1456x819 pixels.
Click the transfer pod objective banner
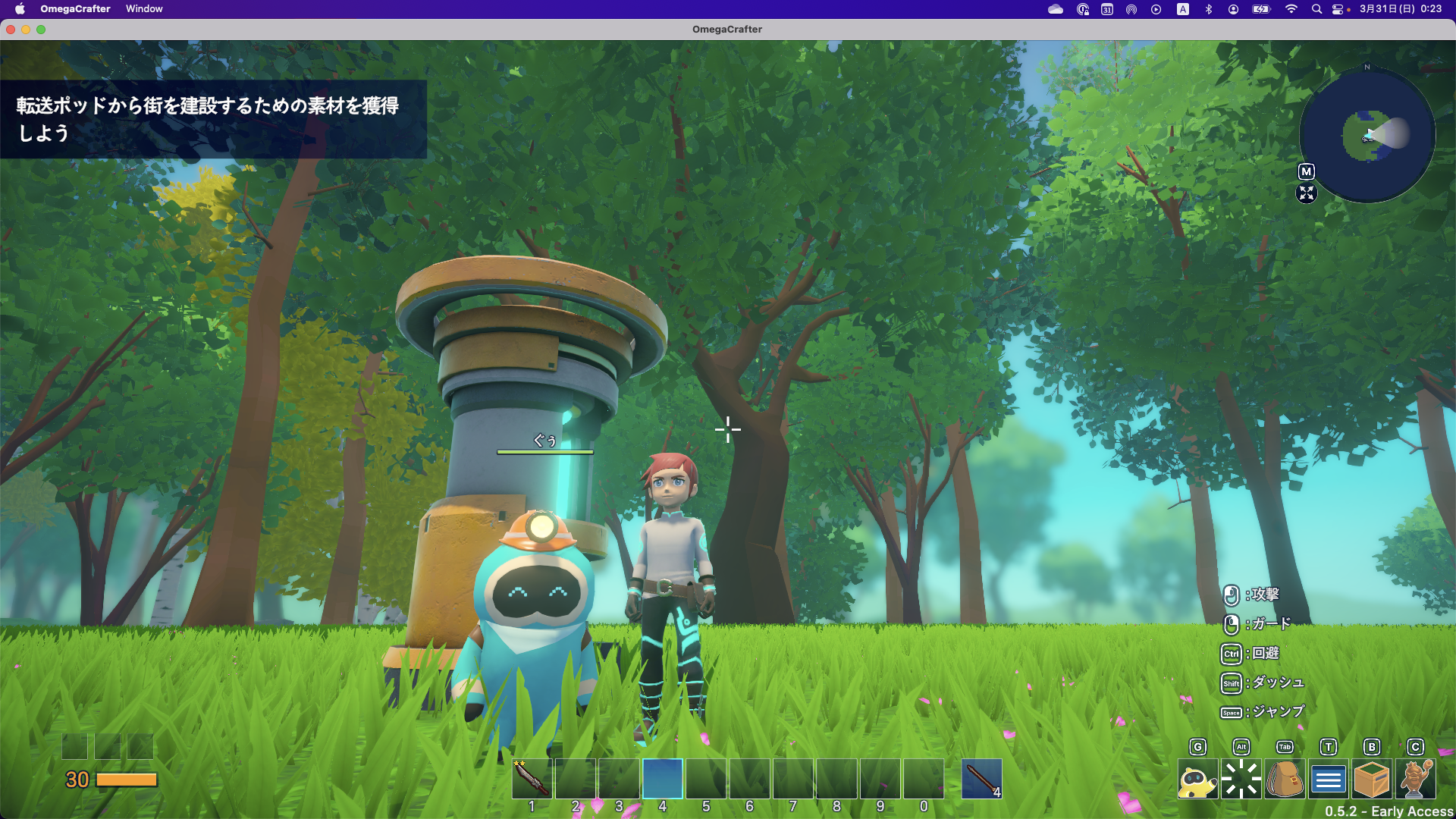(213, 119)
